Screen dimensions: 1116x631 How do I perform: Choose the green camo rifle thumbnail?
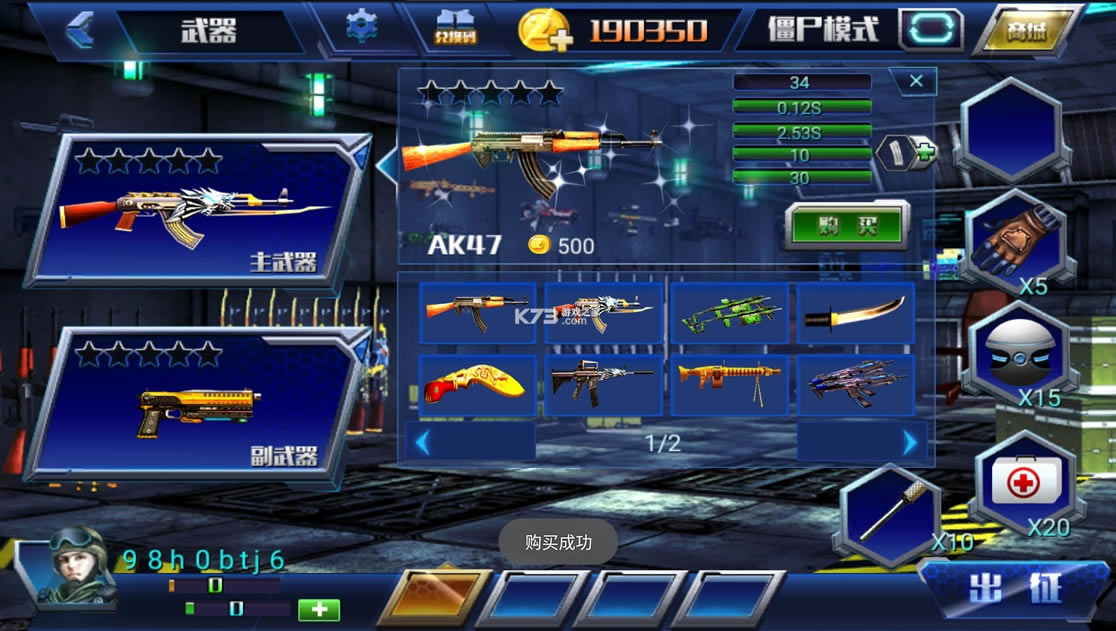coord(730,314)
